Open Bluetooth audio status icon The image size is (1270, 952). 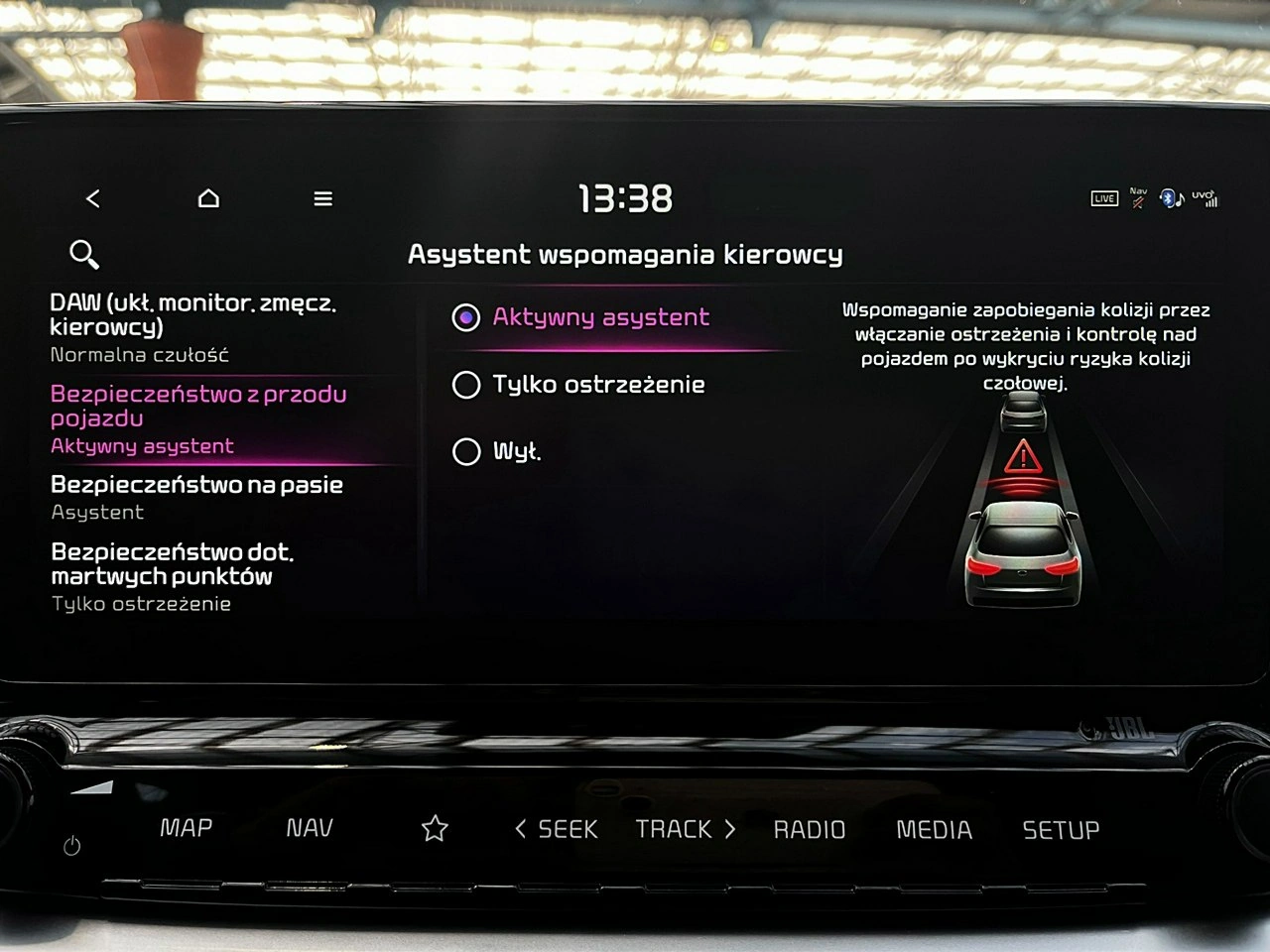coord(1172,197)
